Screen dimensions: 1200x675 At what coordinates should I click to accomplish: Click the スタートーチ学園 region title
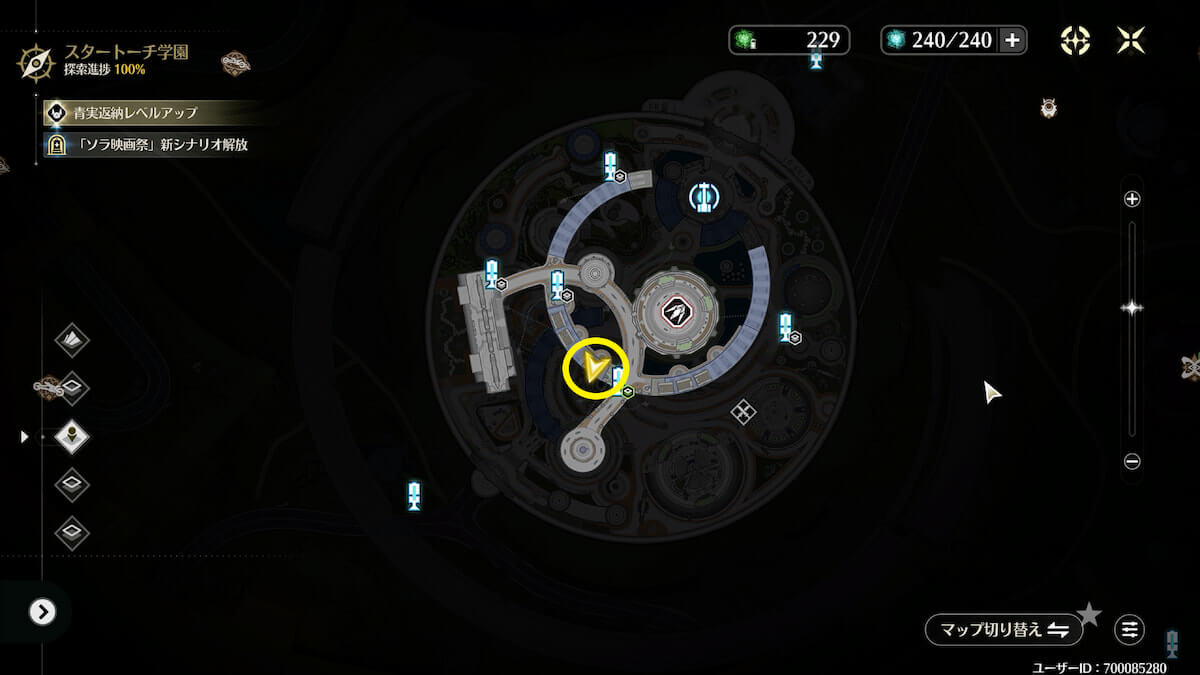(127, 51)
